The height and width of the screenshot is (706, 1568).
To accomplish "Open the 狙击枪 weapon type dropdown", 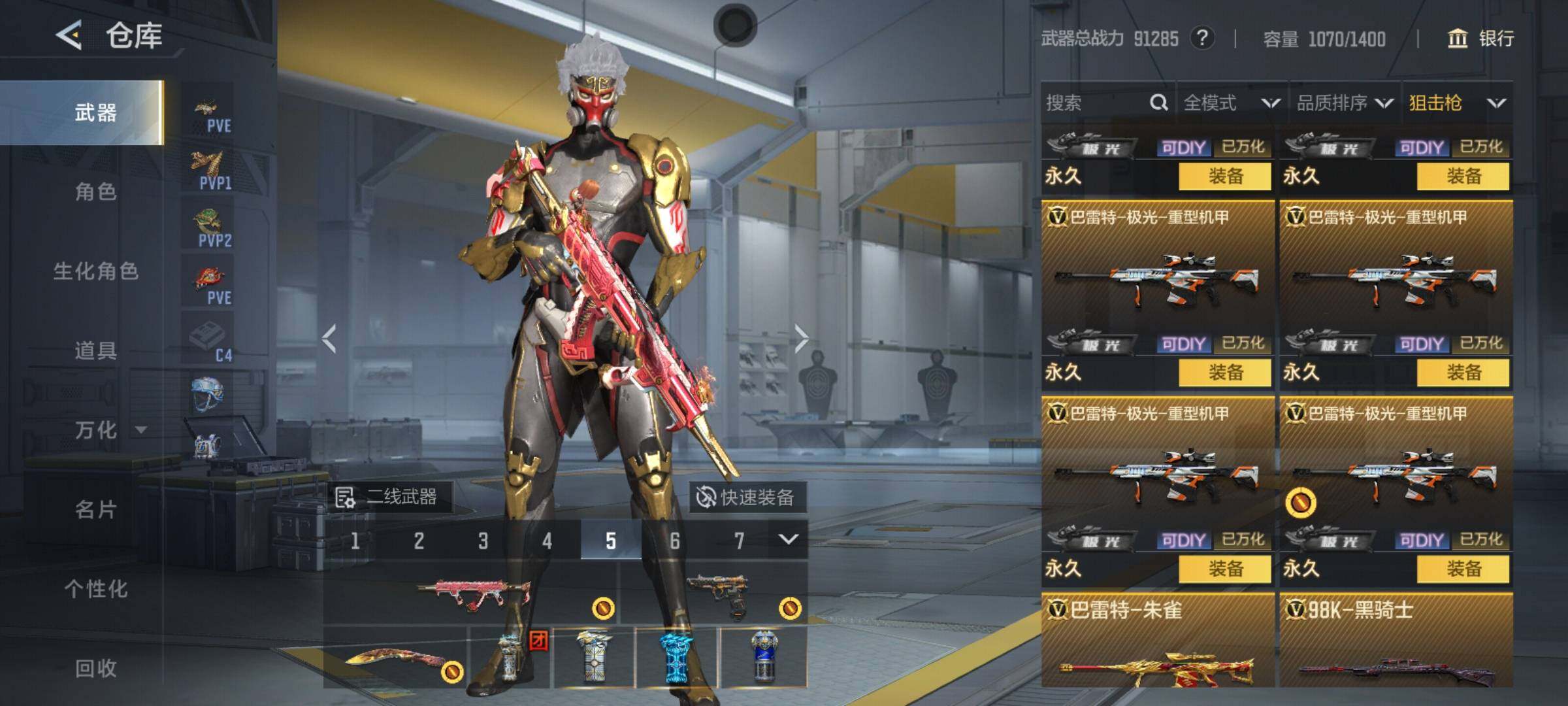I will pyautogui.click(x=1457, y=103).
